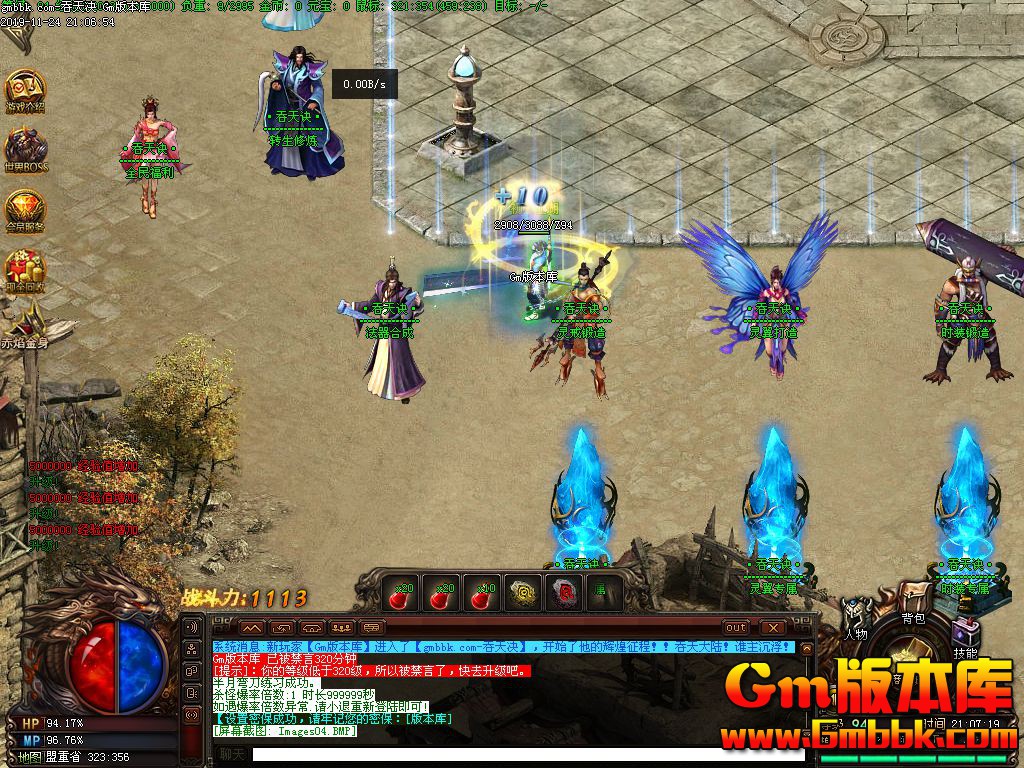The image size is (1024, 768).
Task: Open 会员服务 member services
Action: coord(24,208)
